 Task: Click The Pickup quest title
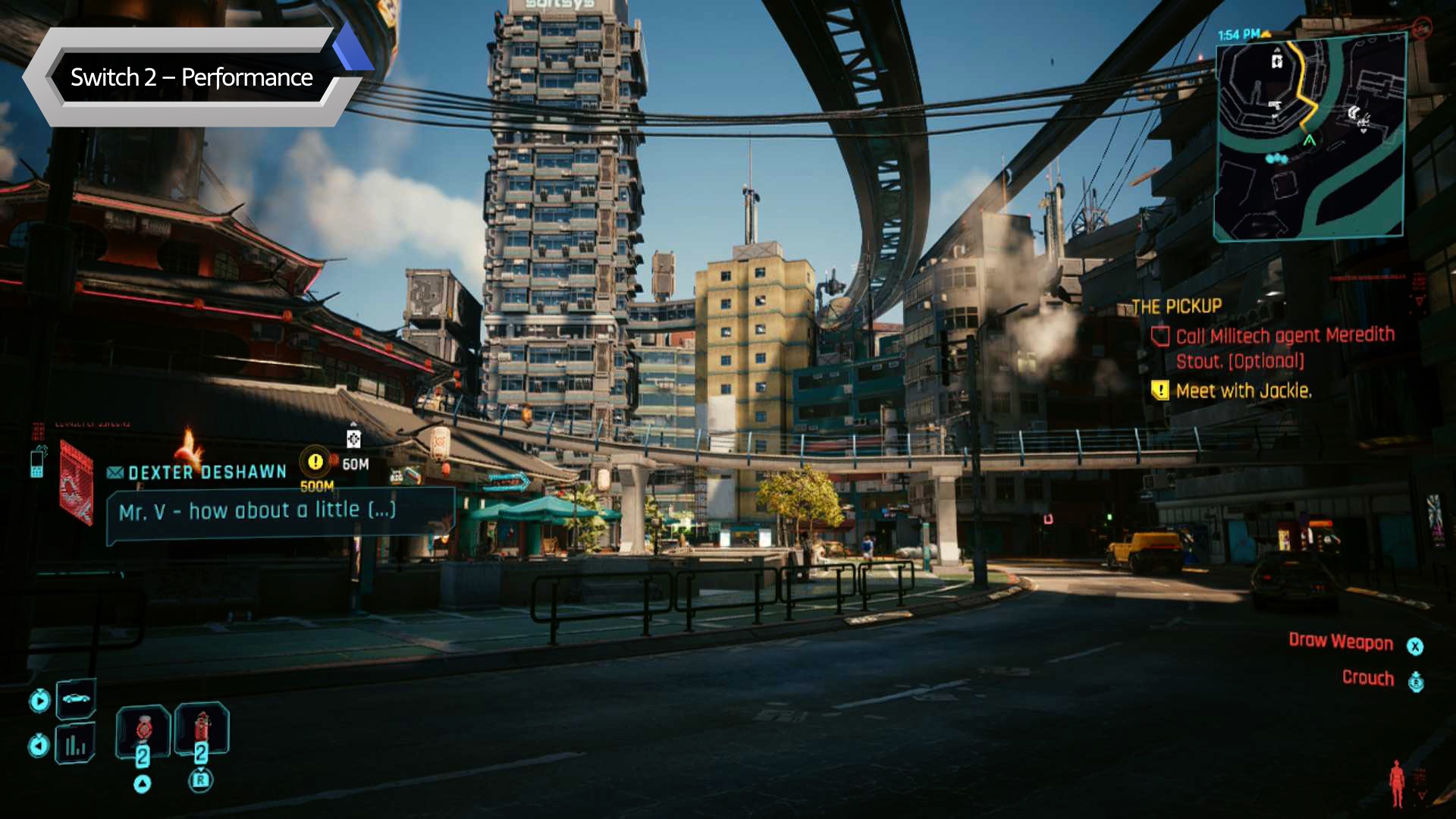[1176, 306]
